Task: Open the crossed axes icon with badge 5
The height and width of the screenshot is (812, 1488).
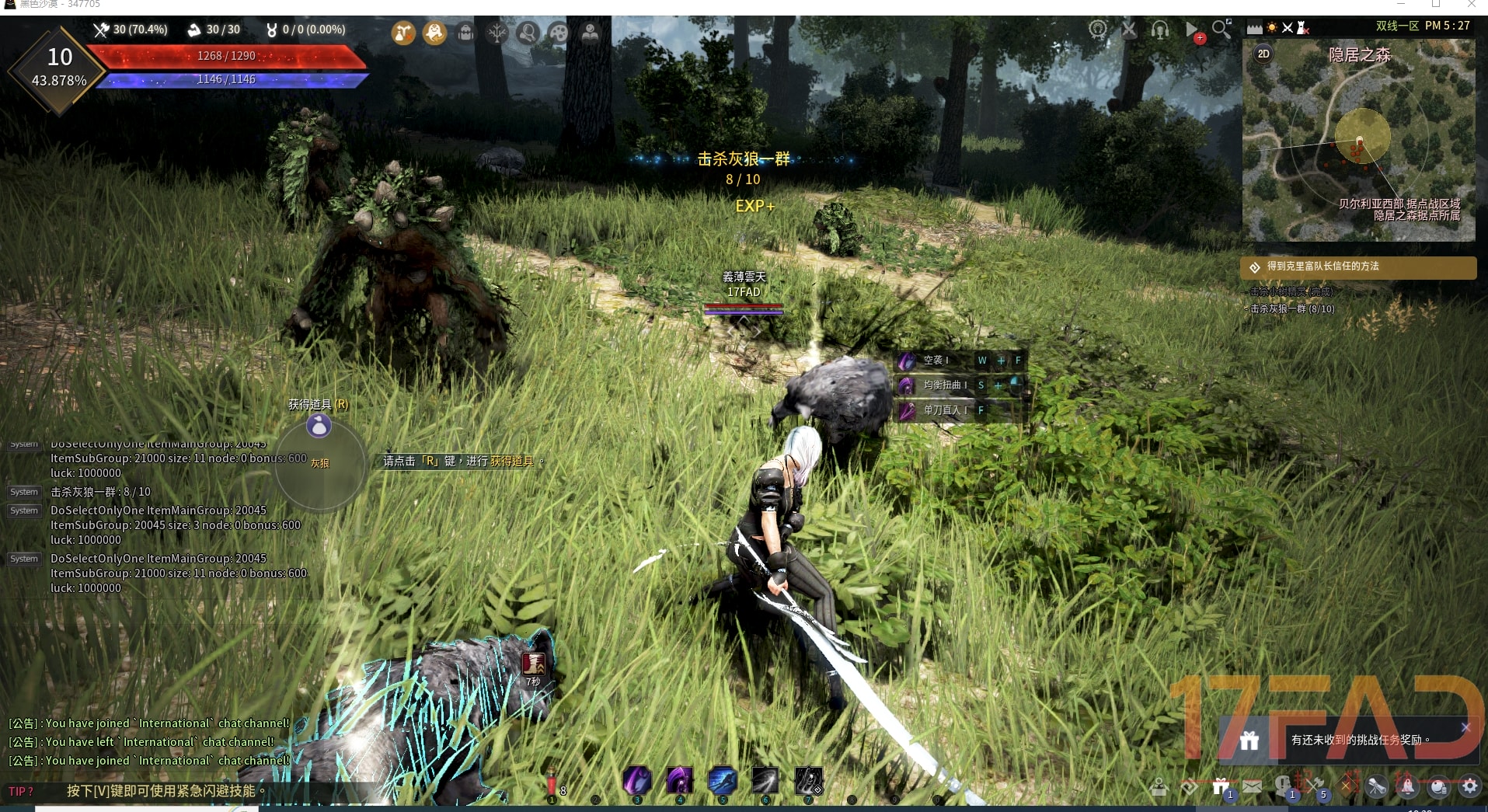Action: pos(1314,786)
